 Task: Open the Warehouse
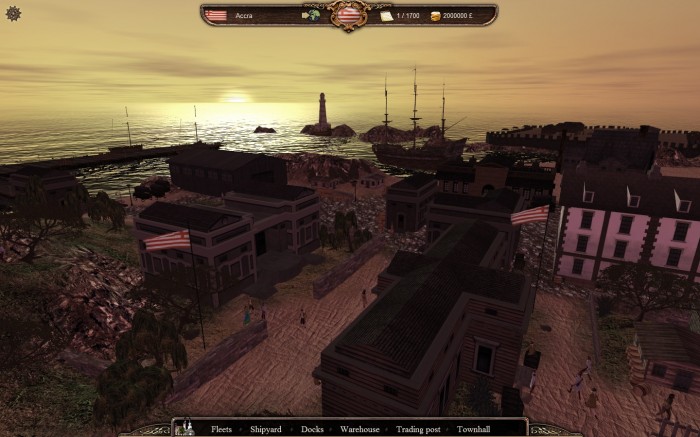(359, 429)
